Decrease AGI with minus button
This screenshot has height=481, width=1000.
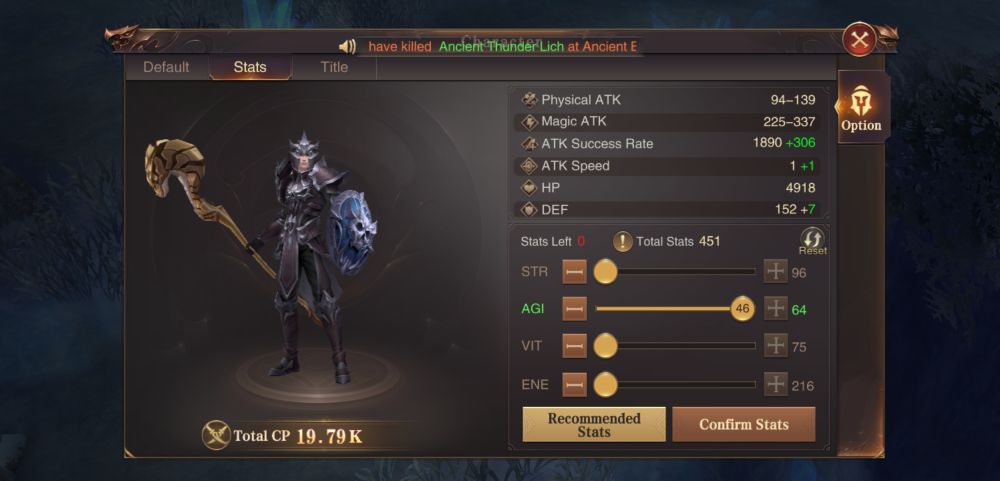574,309
